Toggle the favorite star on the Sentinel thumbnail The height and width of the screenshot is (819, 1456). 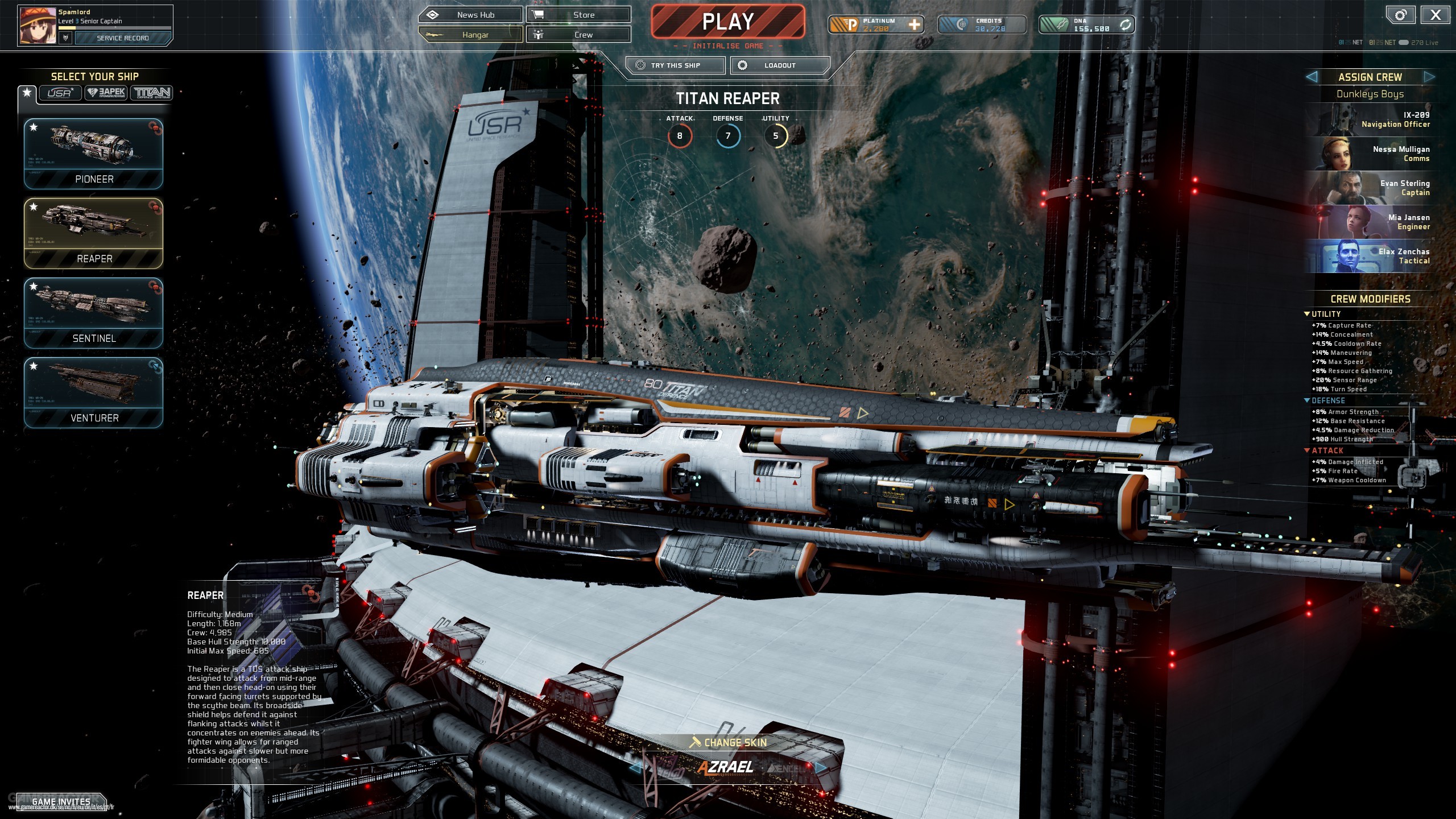(x=34, y=288)
